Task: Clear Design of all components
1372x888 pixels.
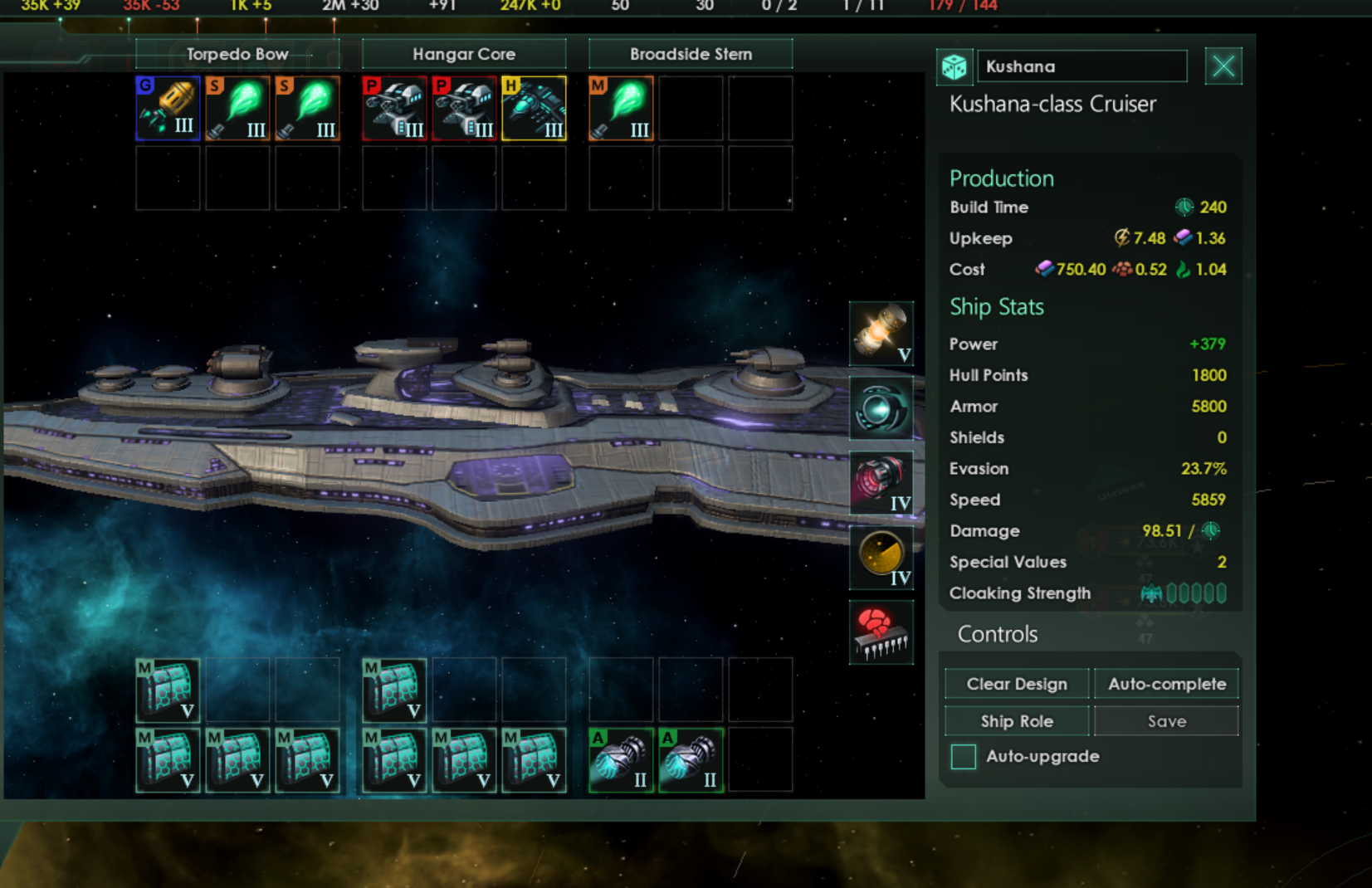Action: click(x=1017, y=684)
